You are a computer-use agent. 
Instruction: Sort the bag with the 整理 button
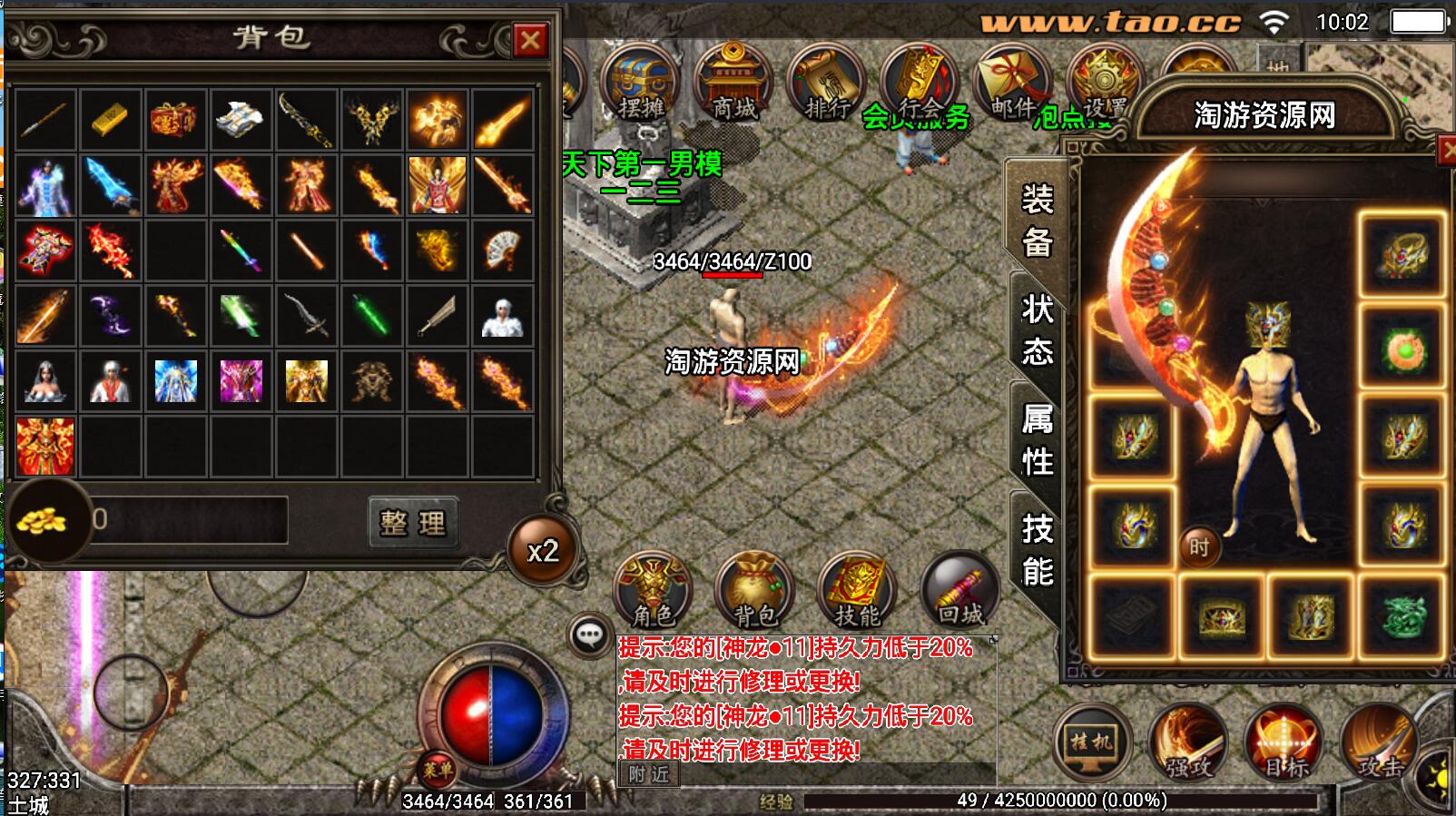point(413,522)
